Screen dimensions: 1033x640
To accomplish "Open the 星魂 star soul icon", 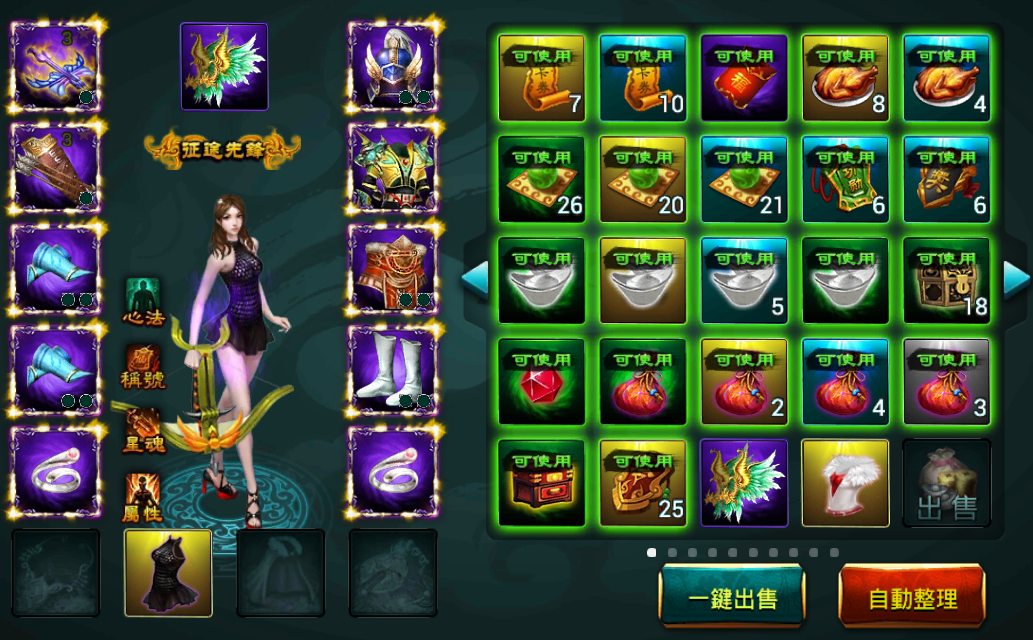I will click(x=143, y=428).
